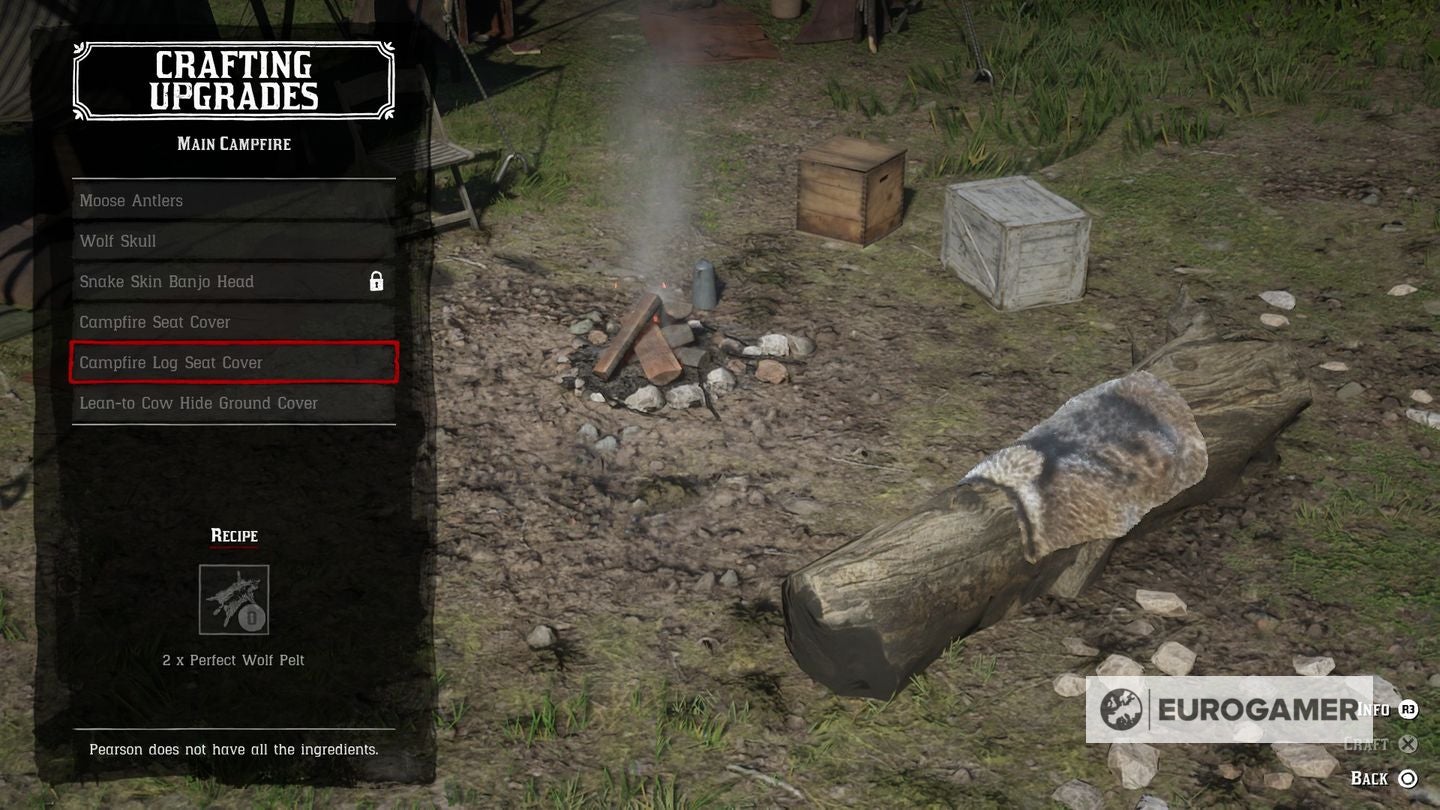Click the Crafting Upgrades title banner
Screen dimensions: 1440x810
click(x=233, y=80)
